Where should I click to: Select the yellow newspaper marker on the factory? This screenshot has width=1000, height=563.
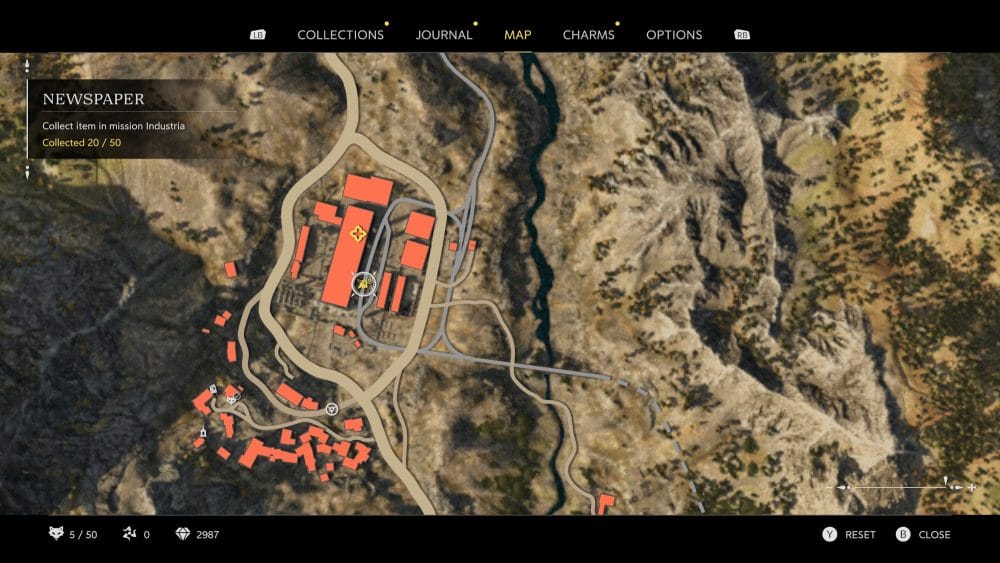point(358,234)
